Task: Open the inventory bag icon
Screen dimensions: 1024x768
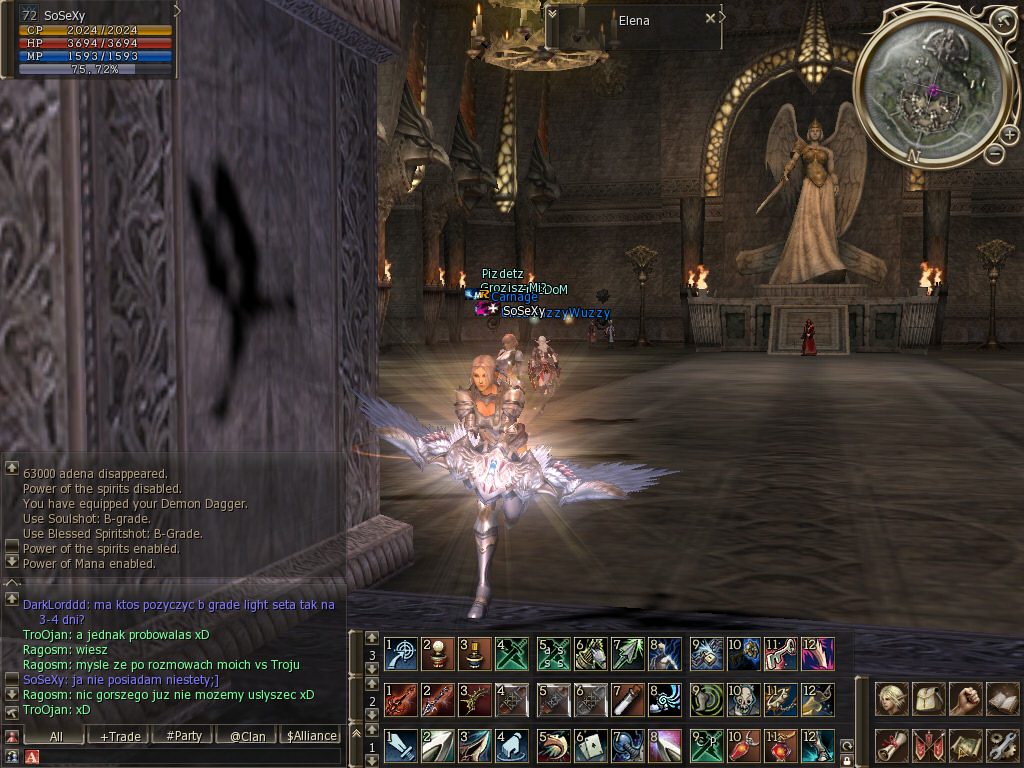Action: (x=929, y=699)
